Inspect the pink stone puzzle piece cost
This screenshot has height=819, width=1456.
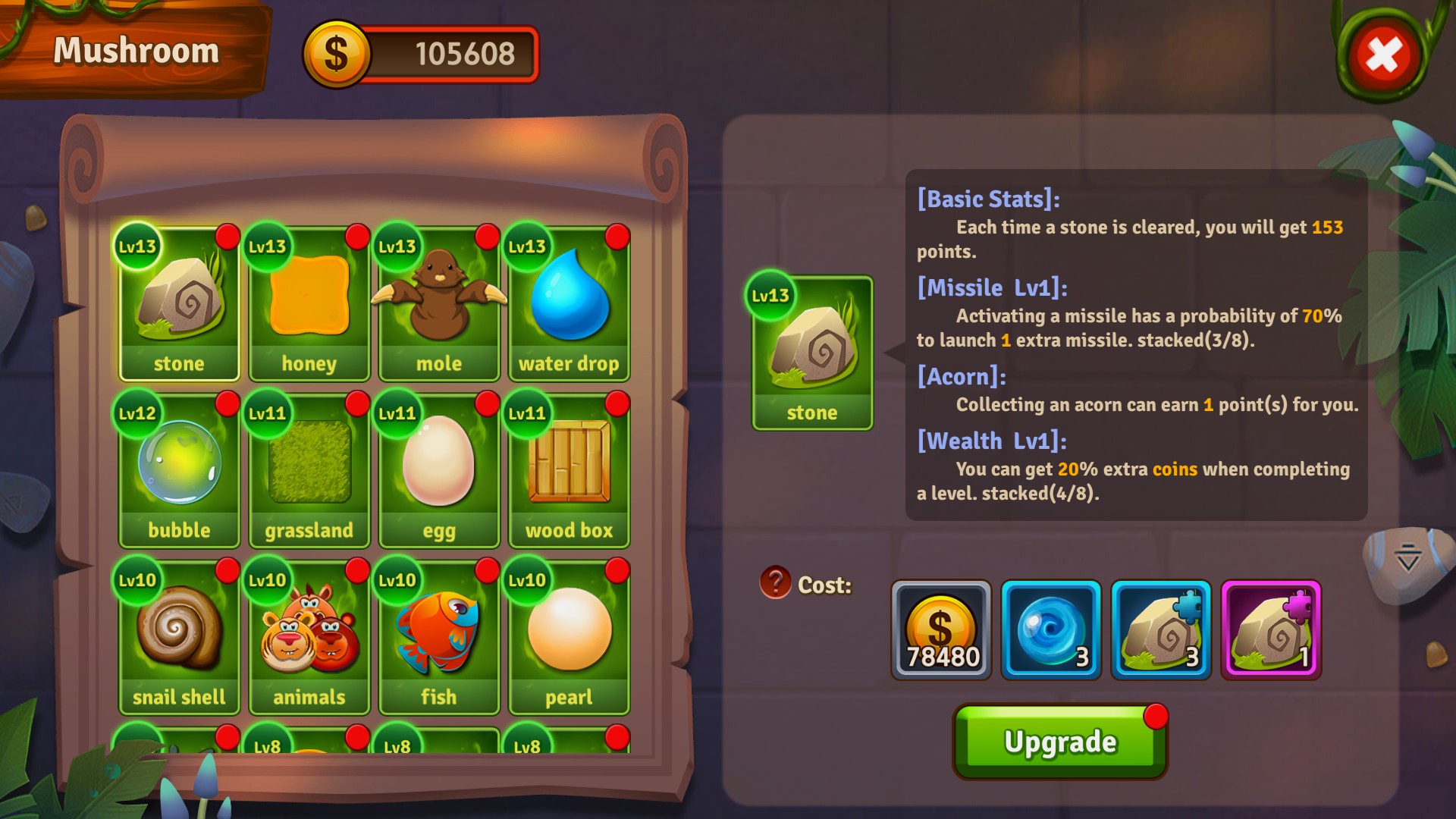[x=1271, y=630]
